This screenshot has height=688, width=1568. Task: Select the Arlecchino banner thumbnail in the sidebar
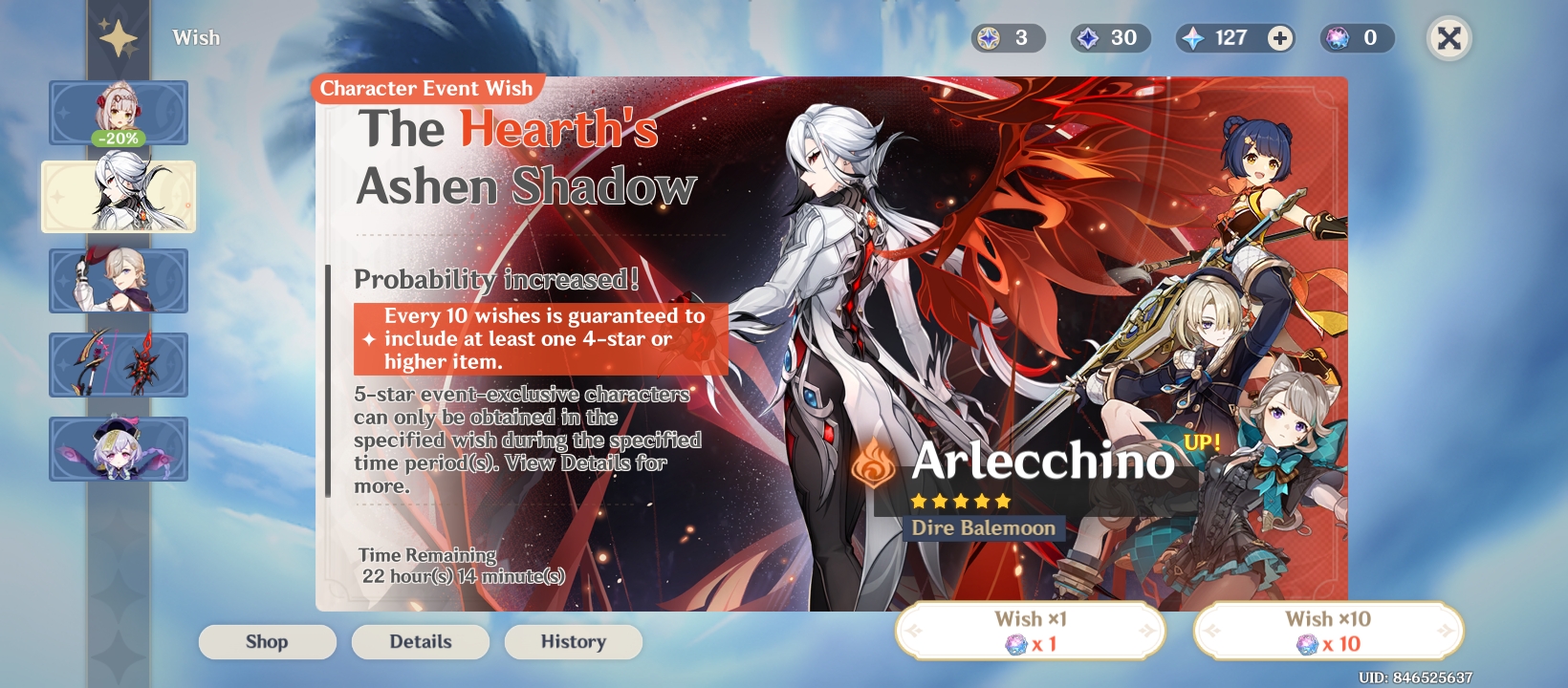click(x=119, y=197)
